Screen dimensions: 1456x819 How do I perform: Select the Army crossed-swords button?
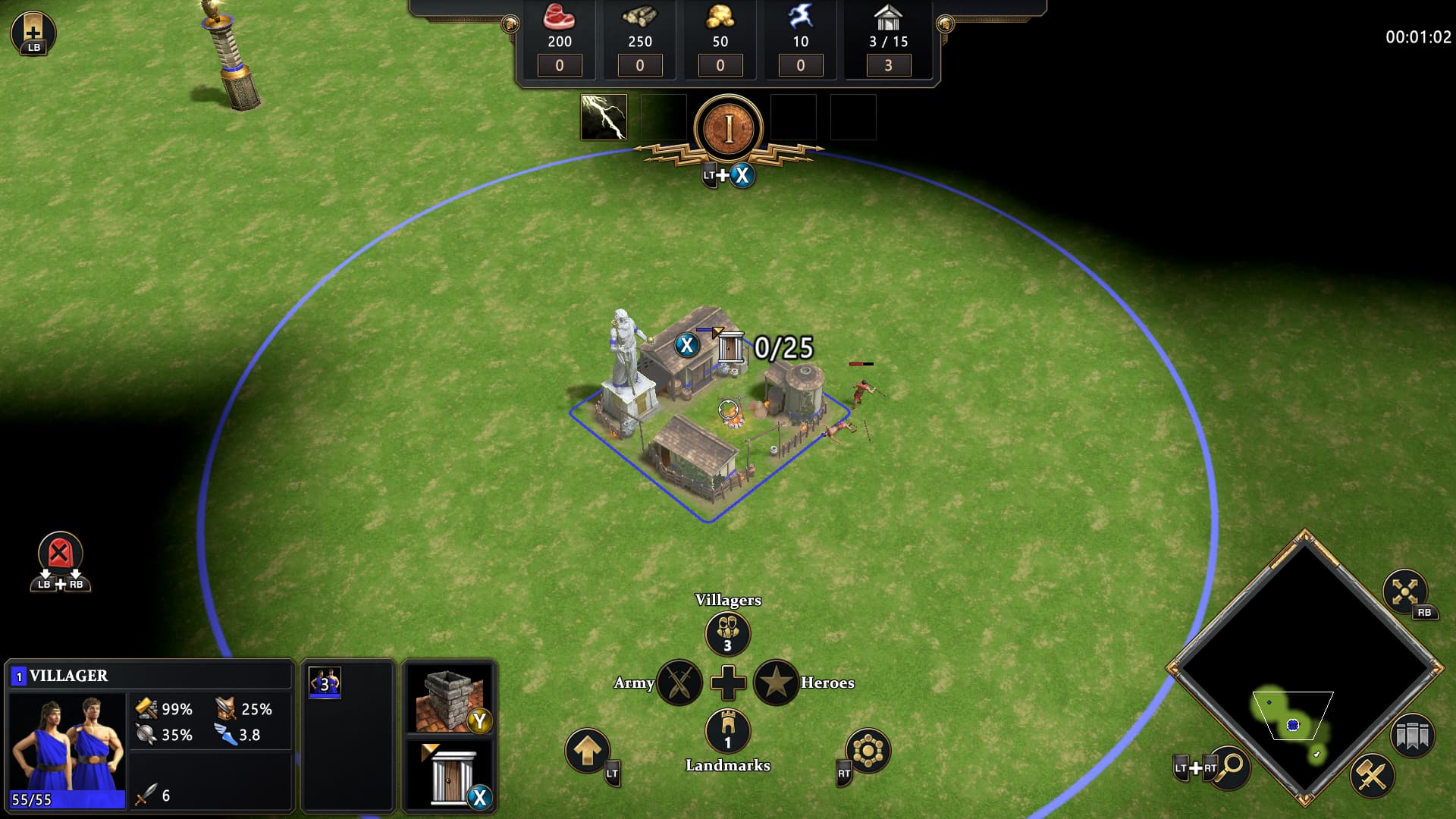click(679, 682)
